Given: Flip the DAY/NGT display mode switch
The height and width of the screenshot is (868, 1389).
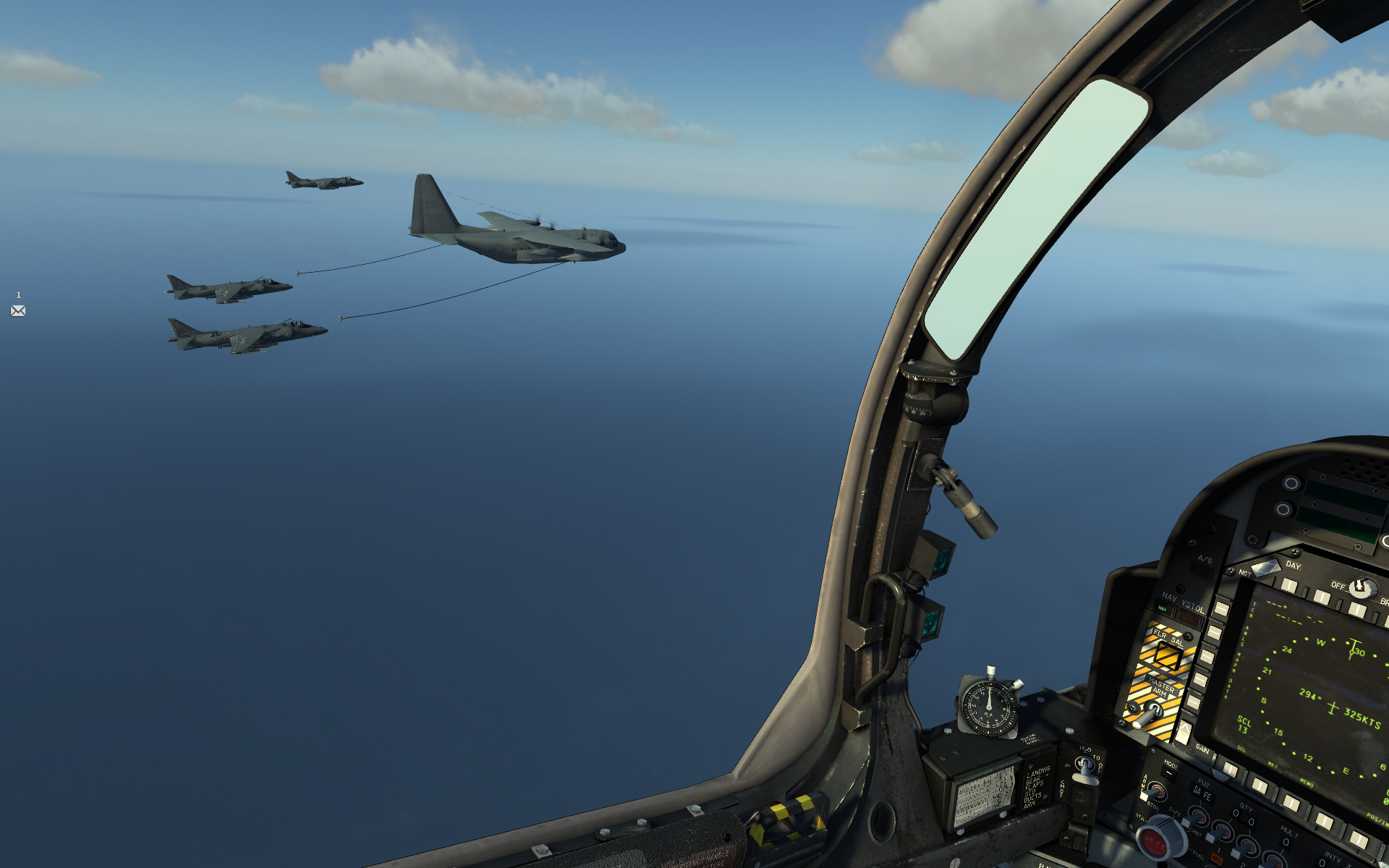Looking at the screenshot, I should 1265,569.
